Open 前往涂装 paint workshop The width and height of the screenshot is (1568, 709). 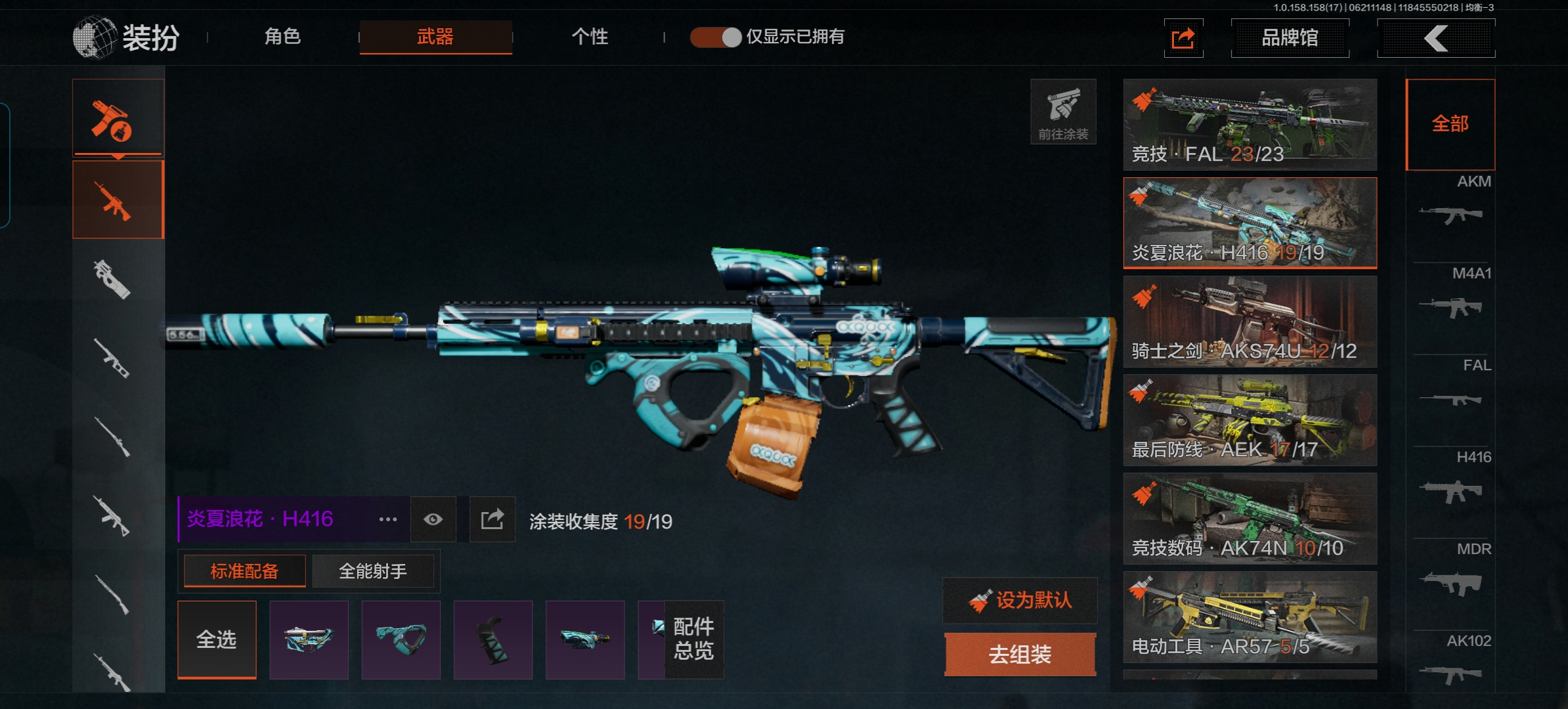coord(1063,112)
